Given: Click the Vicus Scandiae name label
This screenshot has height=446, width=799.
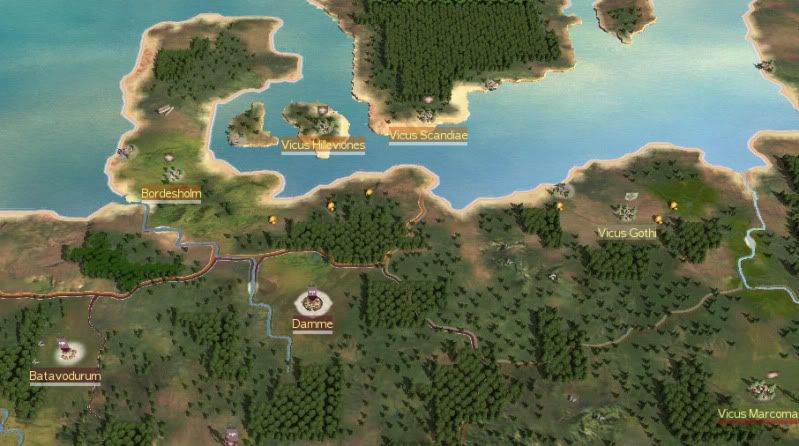Looking at the screenshot, I should (x=428, y=134).
